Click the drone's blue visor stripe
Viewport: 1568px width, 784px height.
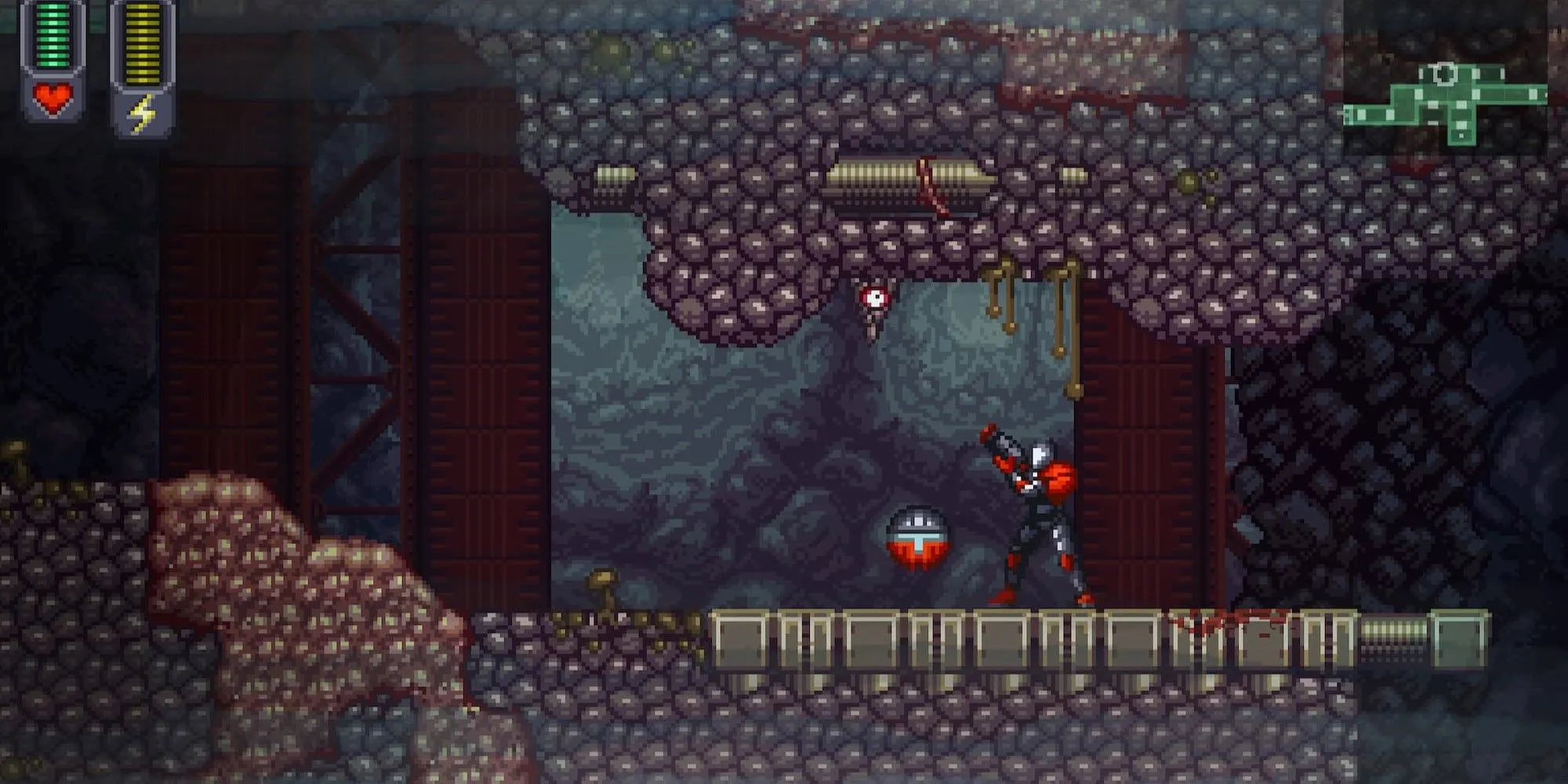click(x=916, y=535)
